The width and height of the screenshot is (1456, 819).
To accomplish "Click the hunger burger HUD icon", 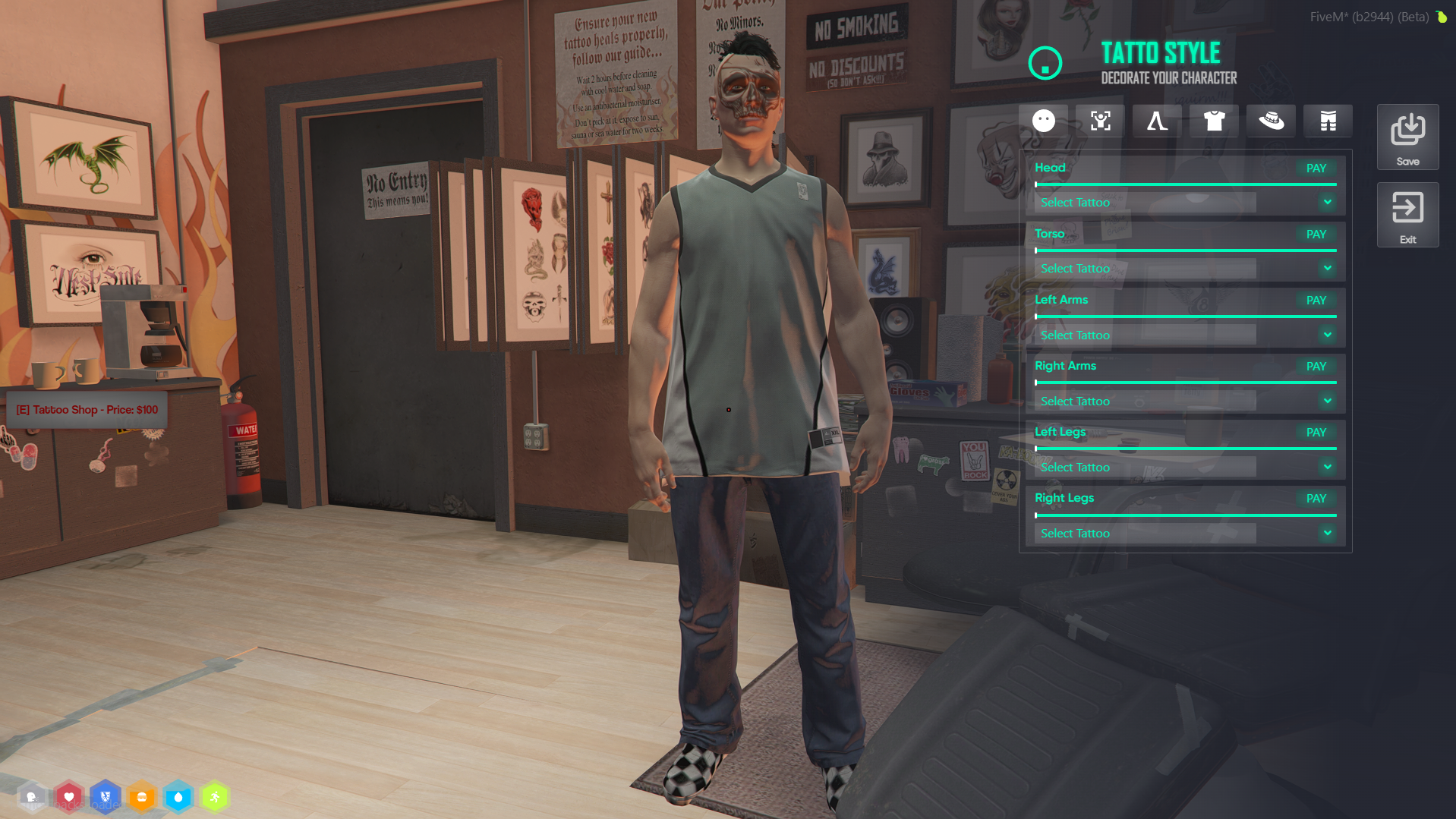I will [x=142, y=797].
